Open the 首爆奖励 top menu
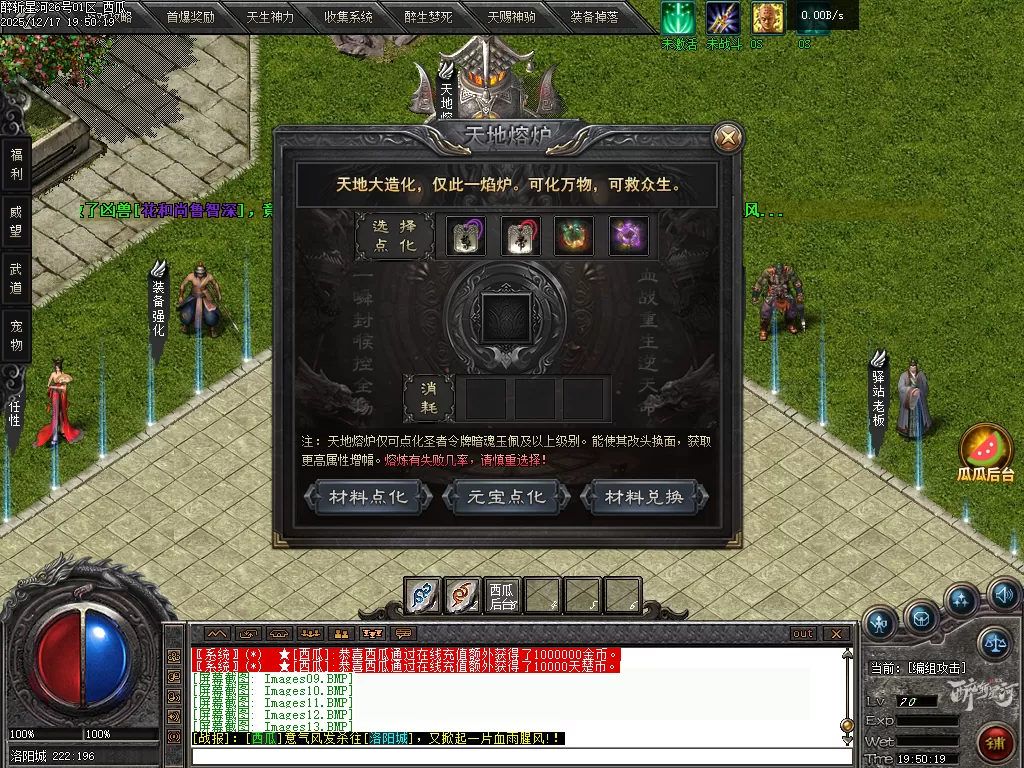This screenshot has width=1024, height=768. click(x=190, y=17)
